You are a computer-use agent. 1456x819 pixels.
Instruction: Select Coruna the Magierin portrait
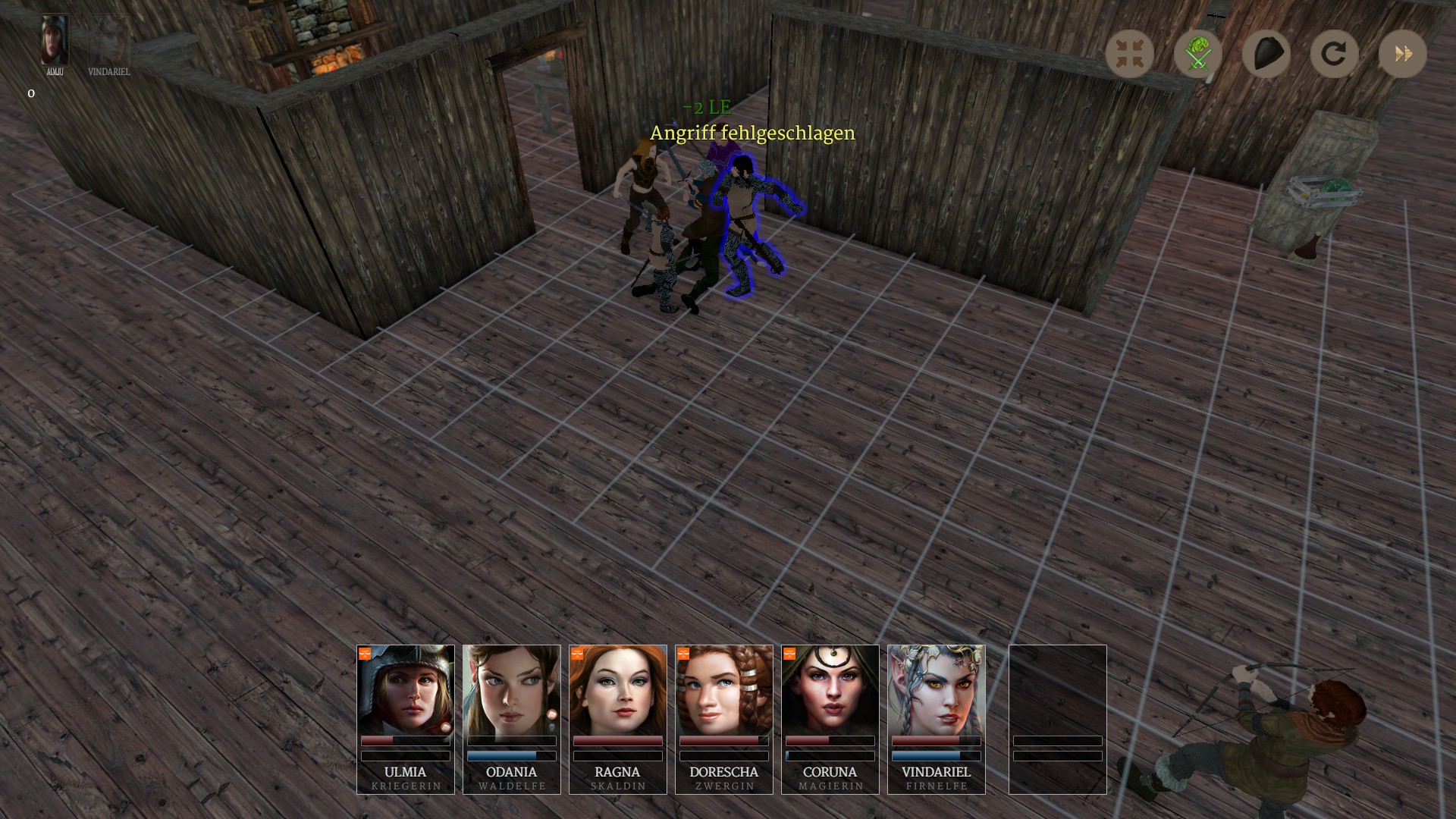830,690
